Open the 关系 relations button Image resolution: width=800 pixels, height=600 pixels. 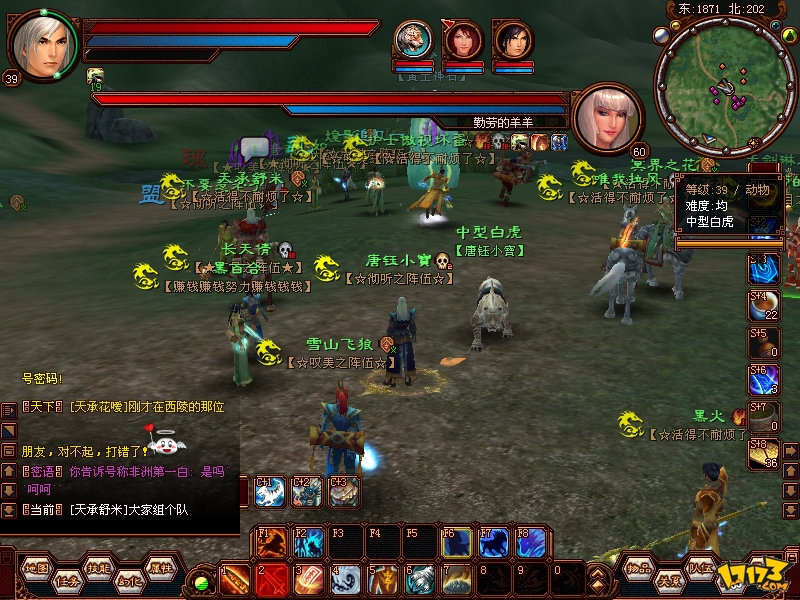(668, 579)
